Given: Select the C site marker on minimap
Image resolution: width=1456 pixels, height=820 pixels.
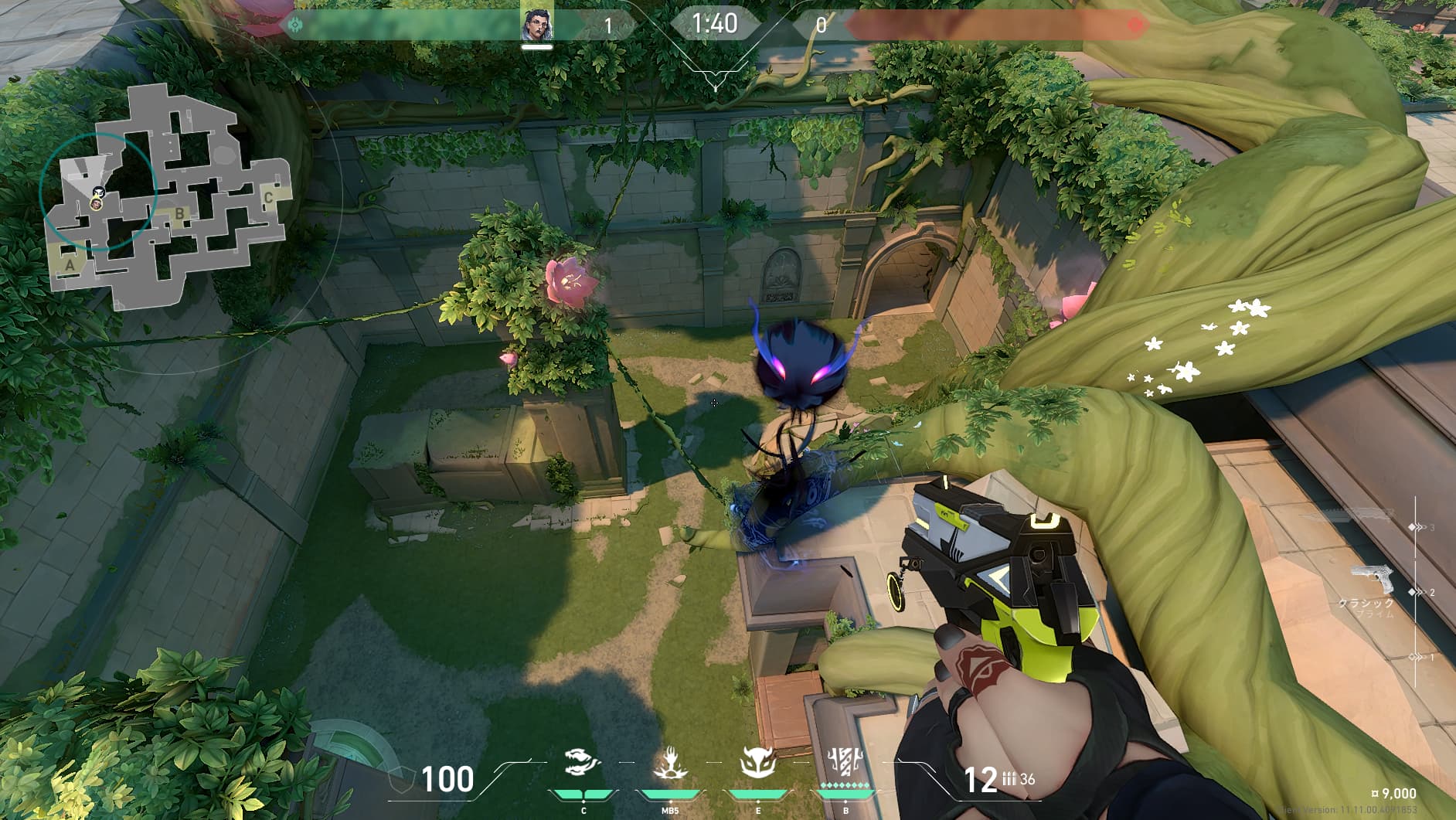Looking at the screenshot, I should 268,198.
